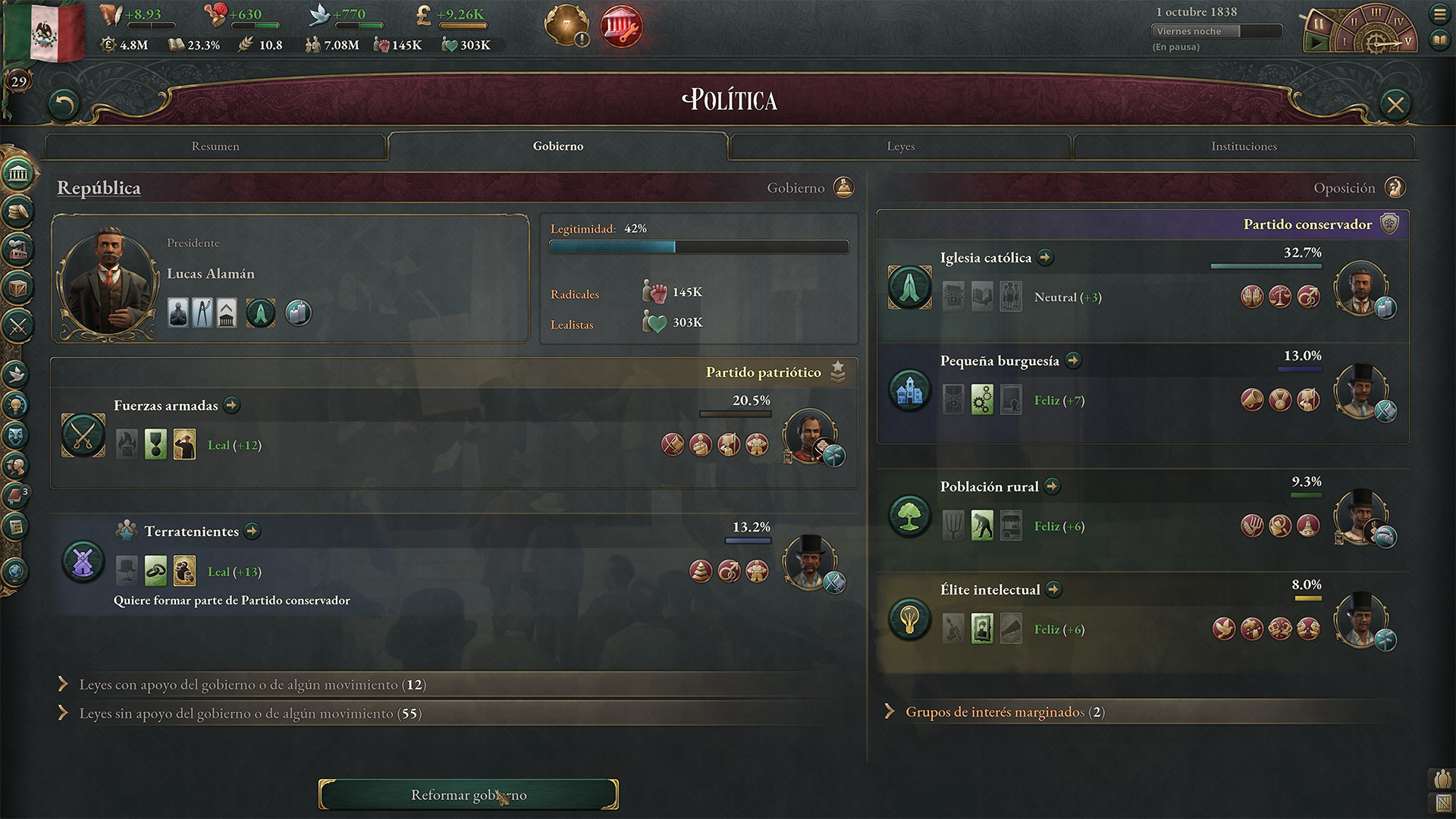Open Iglesia católica details arrow
Image resolution: width=1456 pixels, height=819 pixels.
tap(1046, 258)
